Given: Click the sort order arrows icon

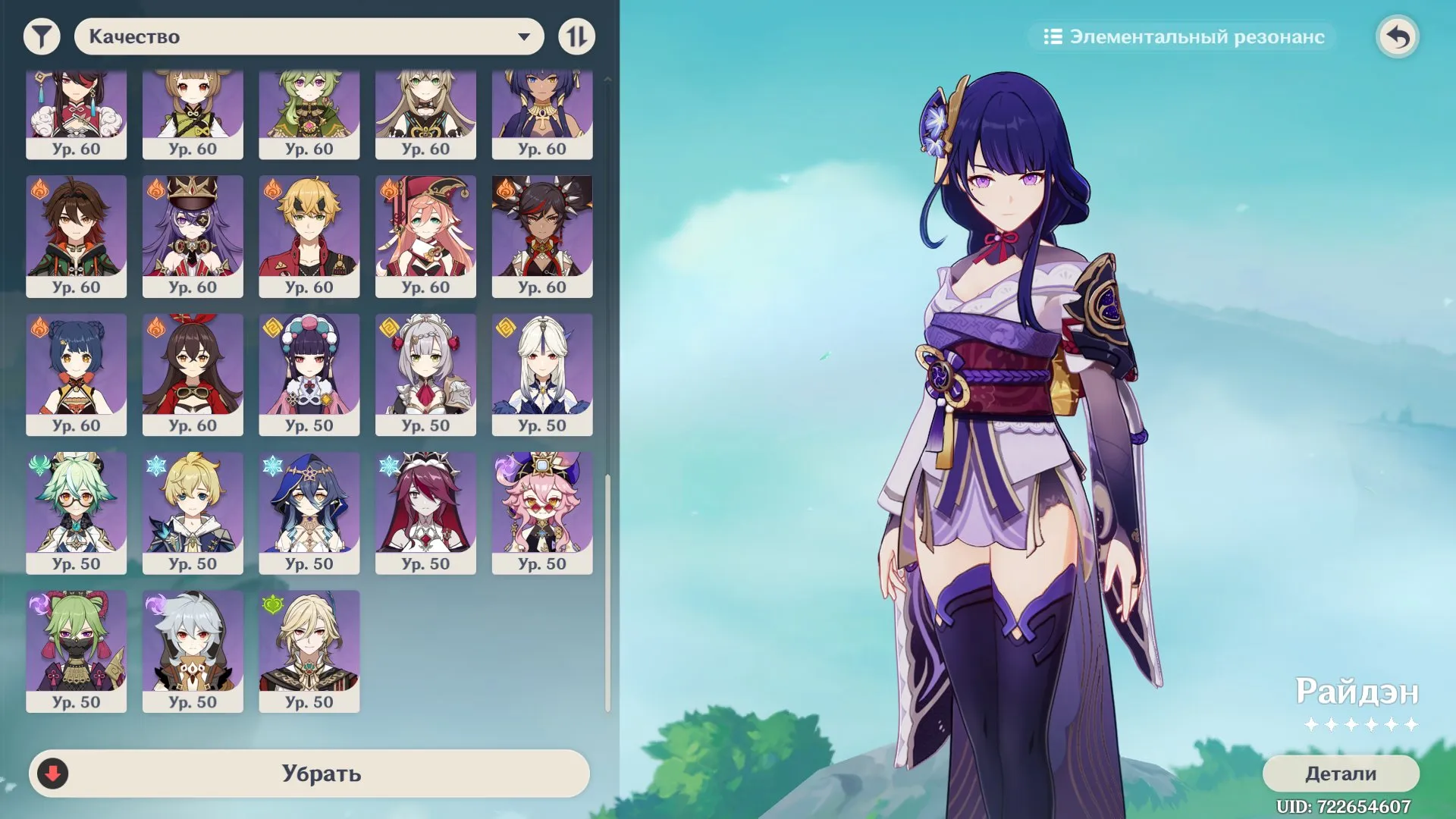Looking at the screenshot, I should (576, 36).
